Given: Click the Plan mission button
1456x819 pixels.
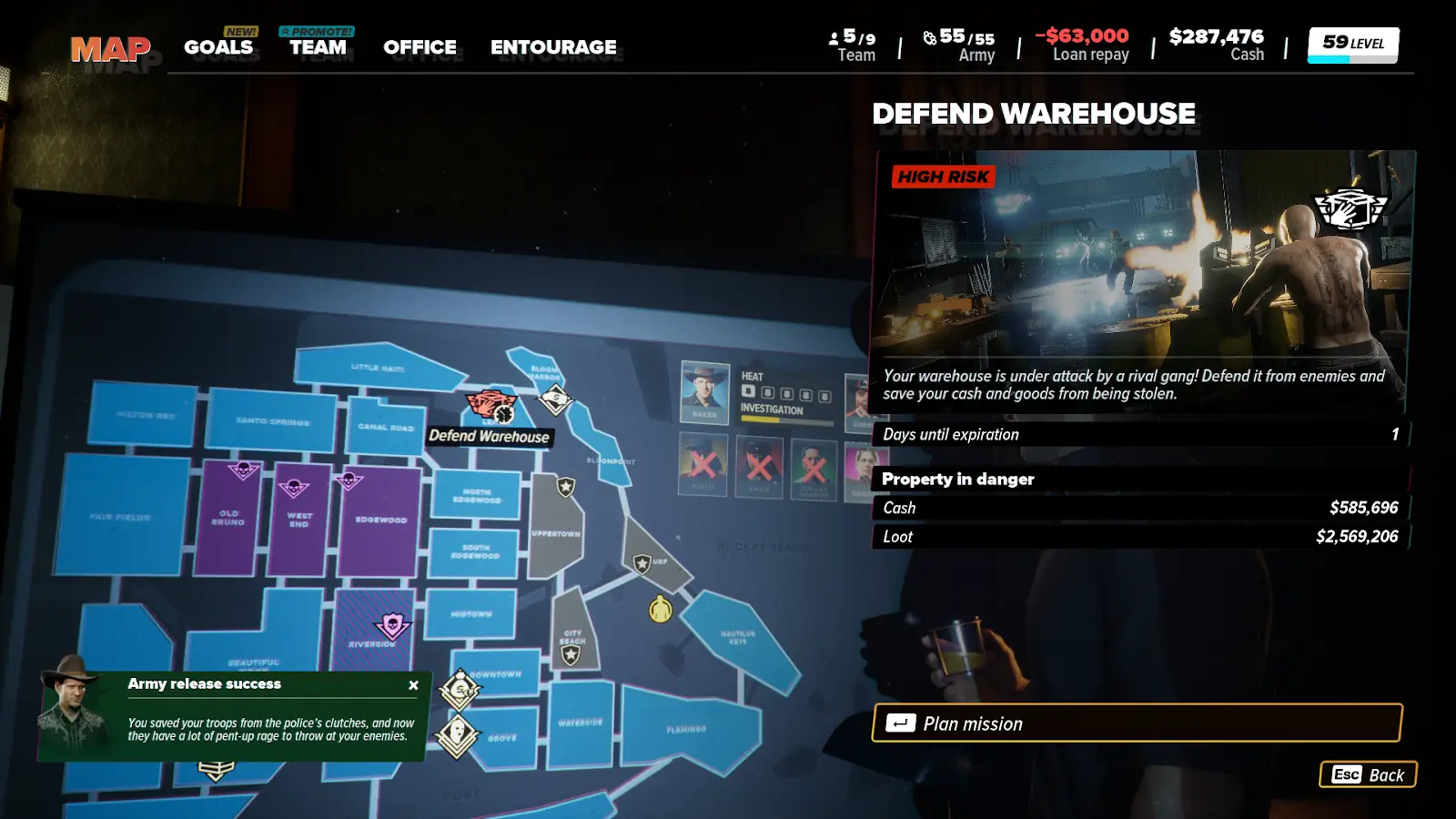Looking at the screenshot, I should (1137, 723).
